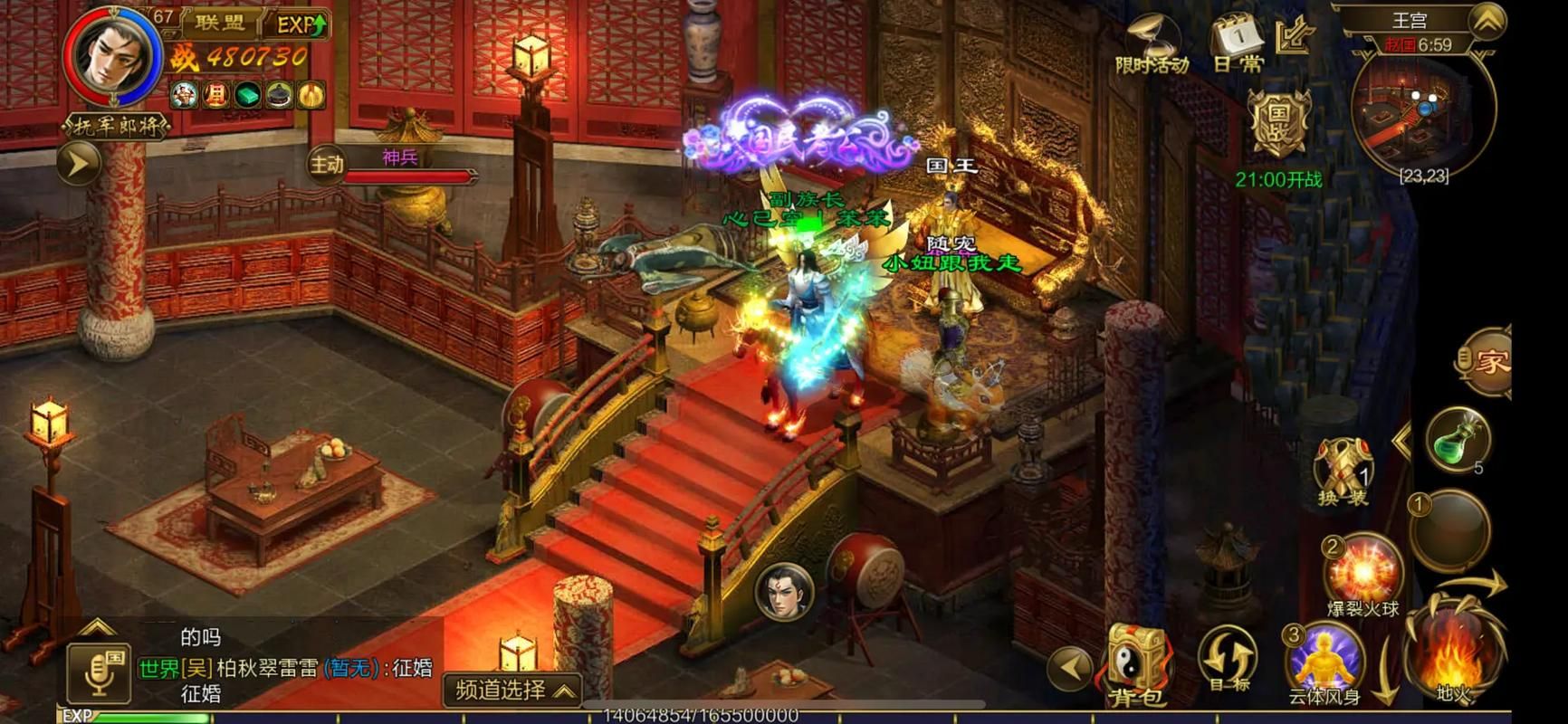This screenshot has height=724, width=1568.
Task: Open the 背包 backpack
Action: 1137,665
